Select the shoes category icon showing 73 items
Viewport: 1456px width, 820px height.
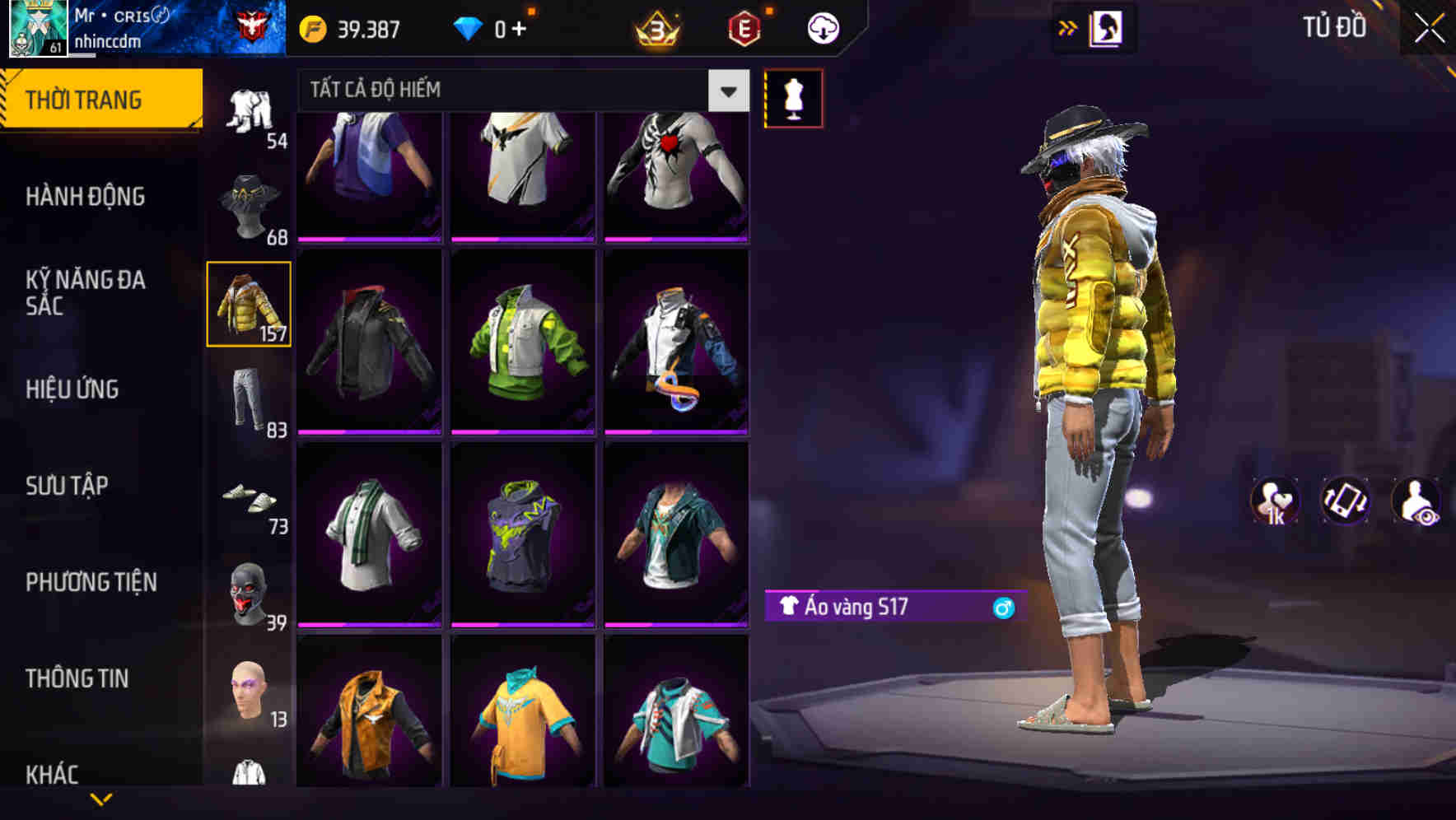click(x=250, y=497)
